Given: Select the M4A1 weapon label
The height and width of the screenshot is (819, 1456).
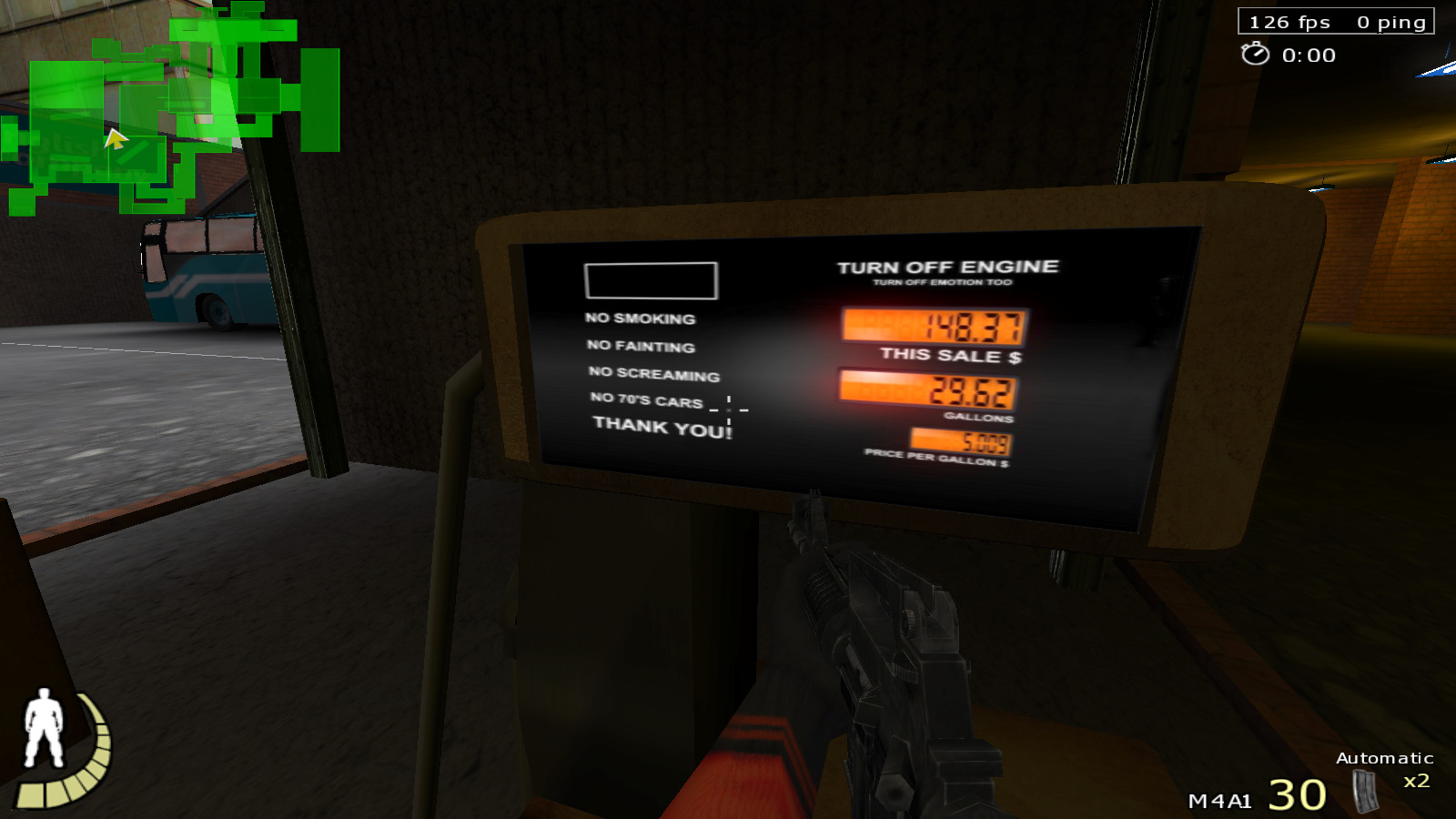Looking at the screenshot, I should (1219, 801).
